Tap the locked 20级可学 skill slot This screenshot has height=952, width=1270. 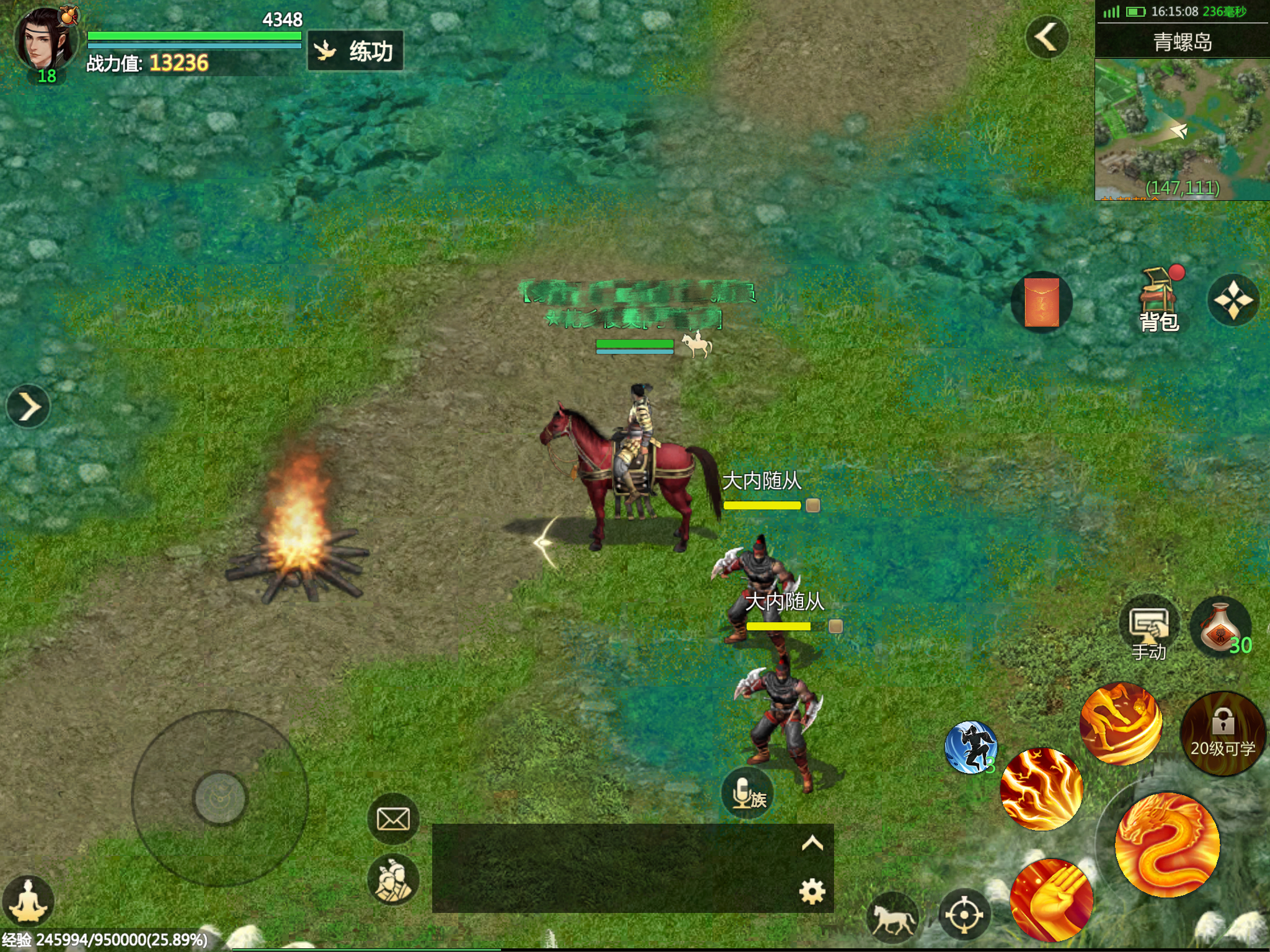click(1222, 734)
